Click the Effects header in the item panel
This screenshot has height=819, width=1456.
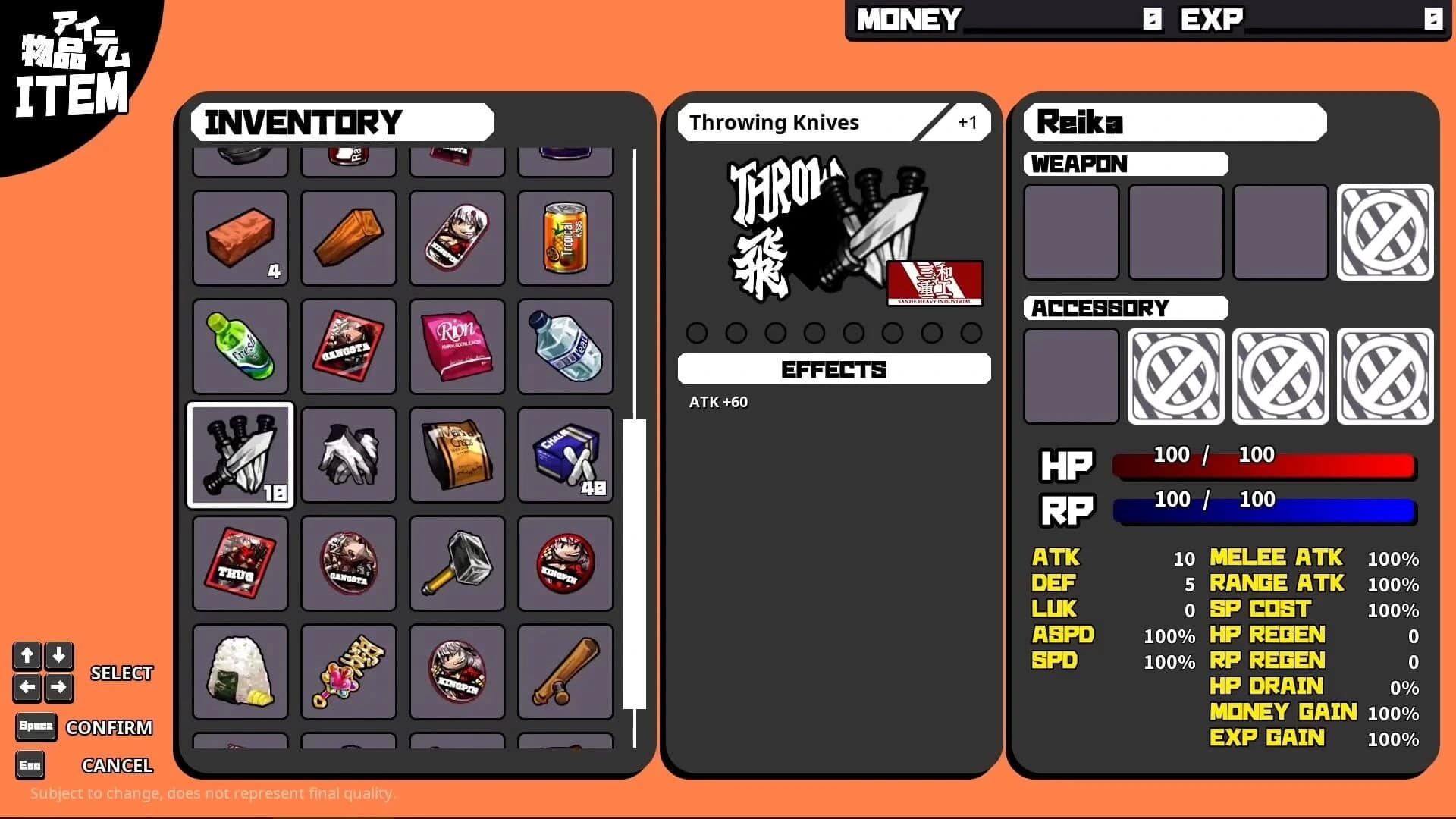point(833,369)
